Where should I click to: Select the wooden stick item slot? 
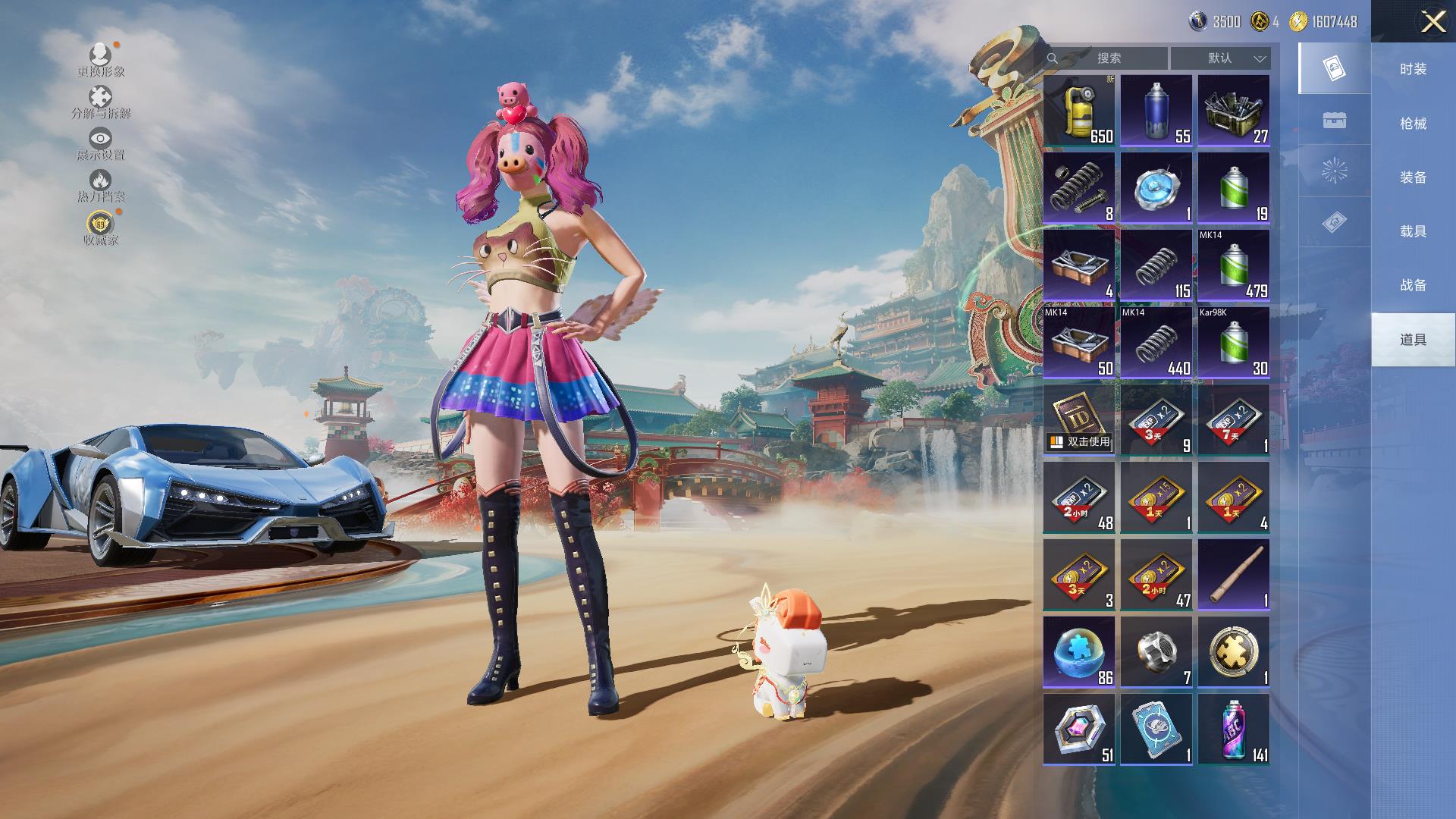pyautogui.click(x=1234, y=574)
